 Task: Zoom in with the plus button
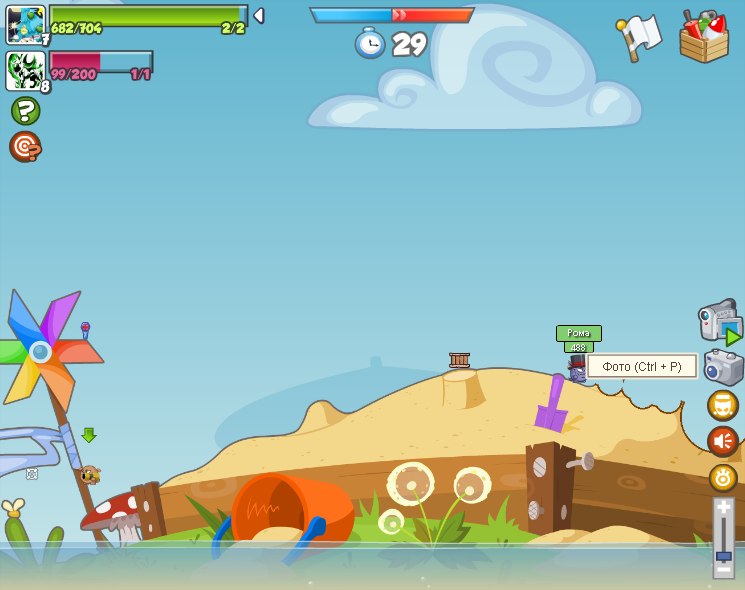coord(723,508)
